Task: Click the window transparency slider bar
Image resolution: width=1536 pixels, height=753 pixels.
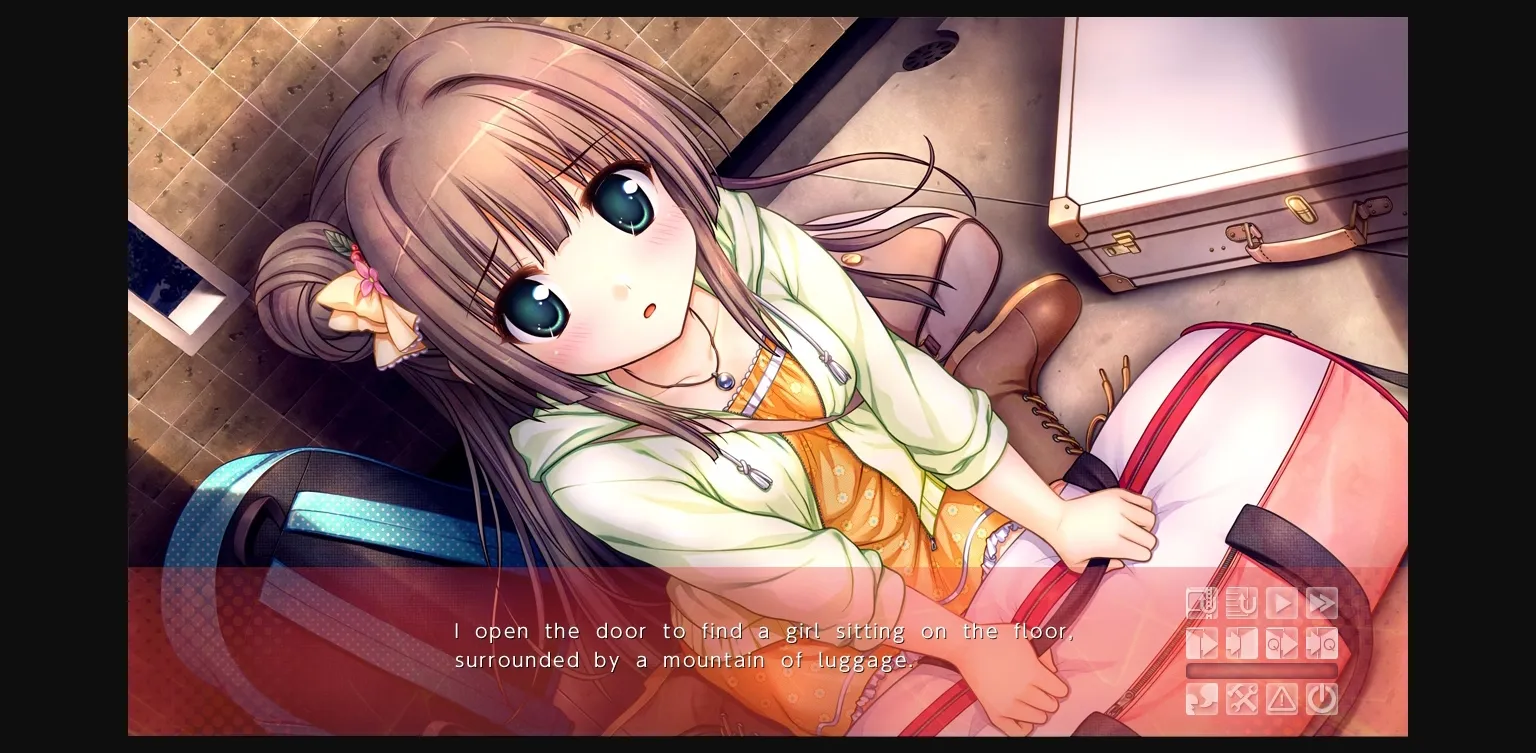Action: coord(1261,670)
